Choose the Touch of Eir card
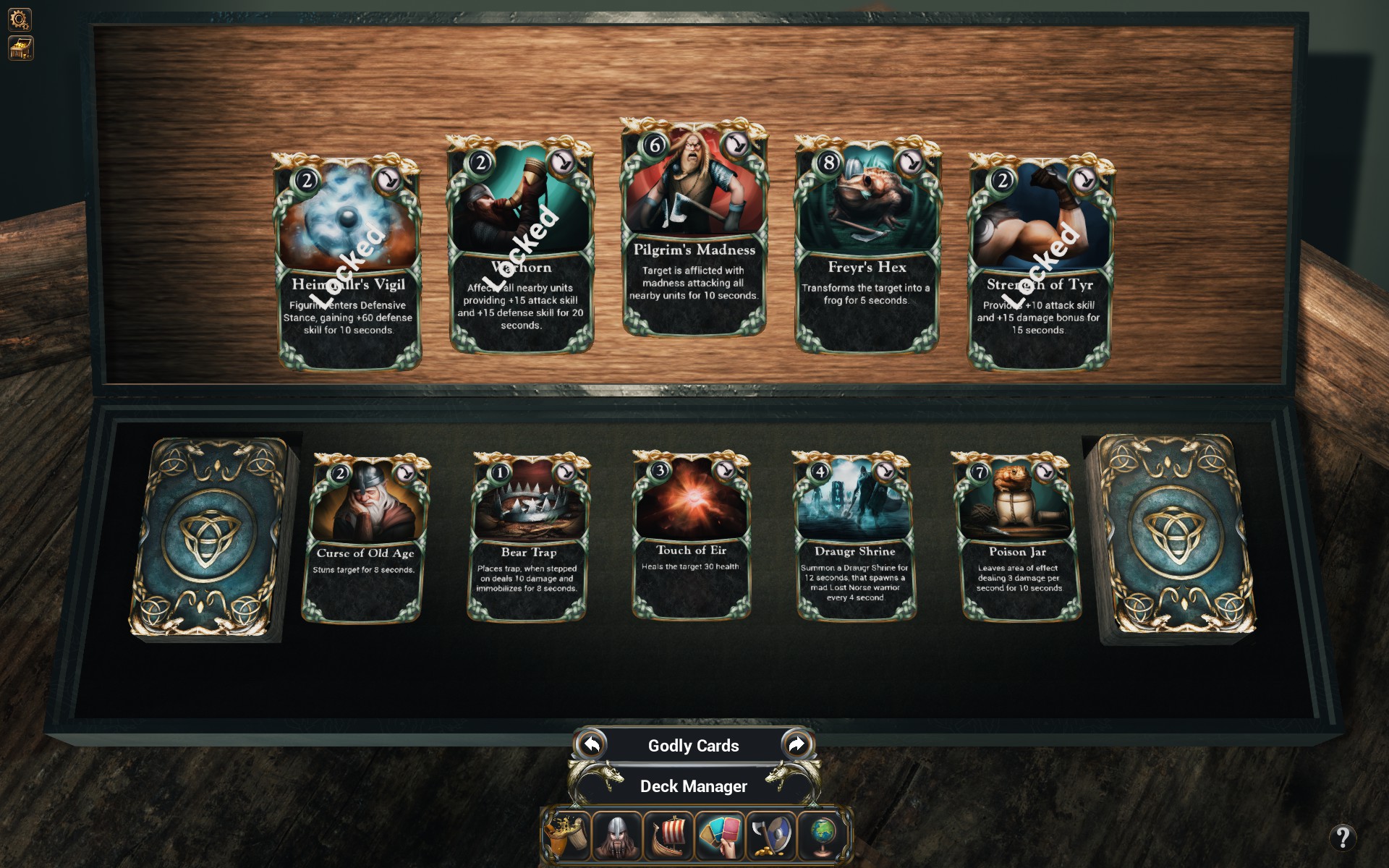The height and width of the screenshot is (868, 1389). tap(691, 536)
